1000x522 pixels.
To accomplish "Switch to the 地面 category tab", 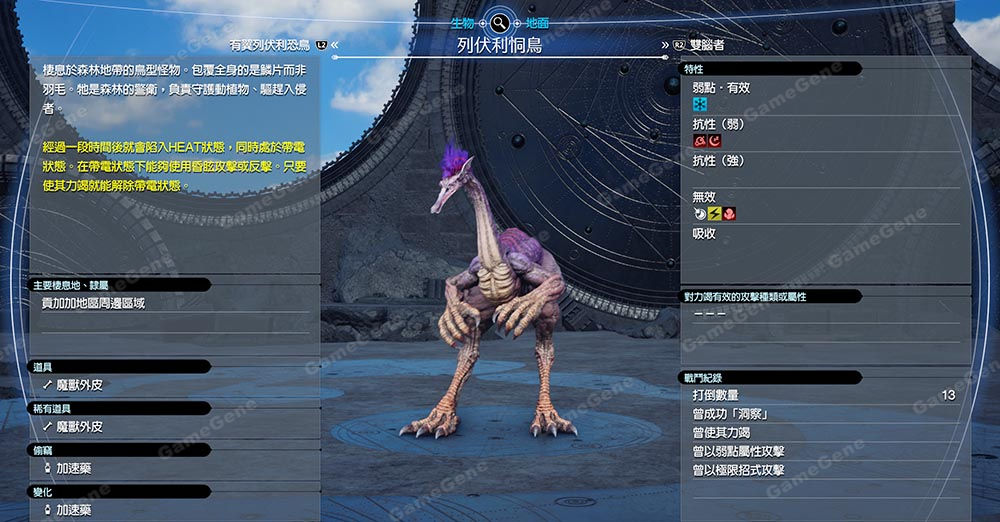I will [x=538, y=22].
